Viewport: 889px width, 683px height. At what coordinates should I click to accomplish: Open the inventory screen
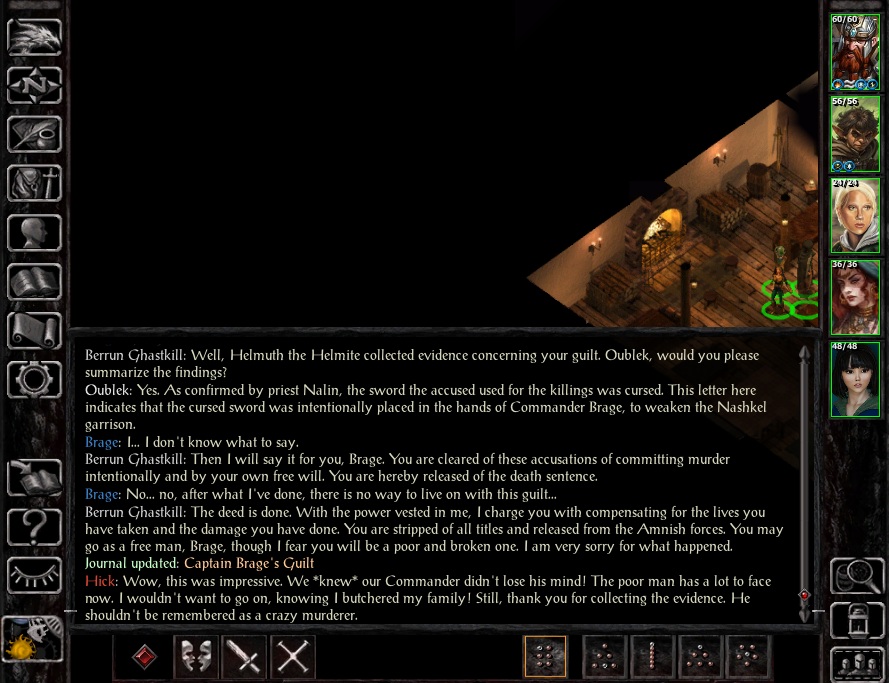(x=35, y=183)
